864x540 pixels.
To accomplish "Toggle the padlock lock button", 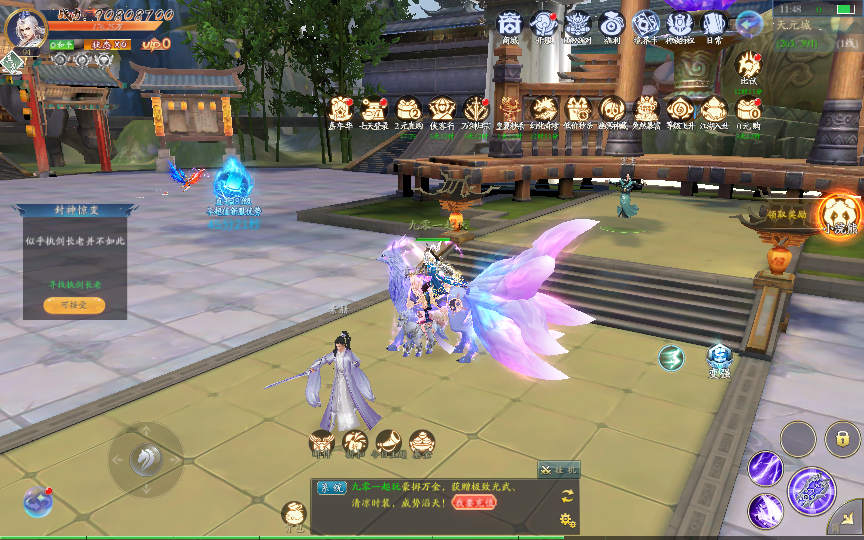I will tap(843, 438).
